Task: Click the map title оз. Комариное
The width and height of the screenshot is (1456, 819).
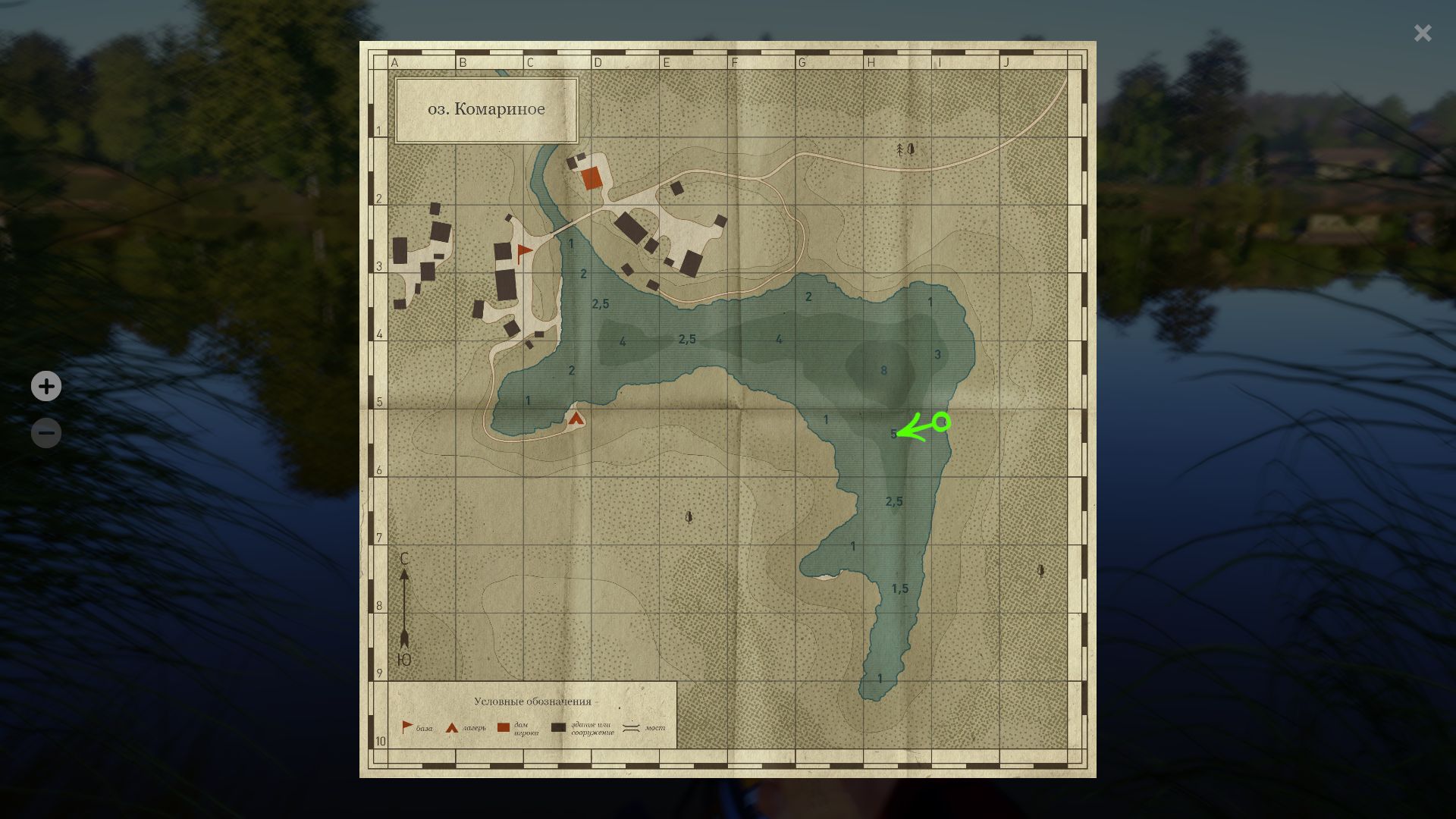Action: click(x=485, y=108)
